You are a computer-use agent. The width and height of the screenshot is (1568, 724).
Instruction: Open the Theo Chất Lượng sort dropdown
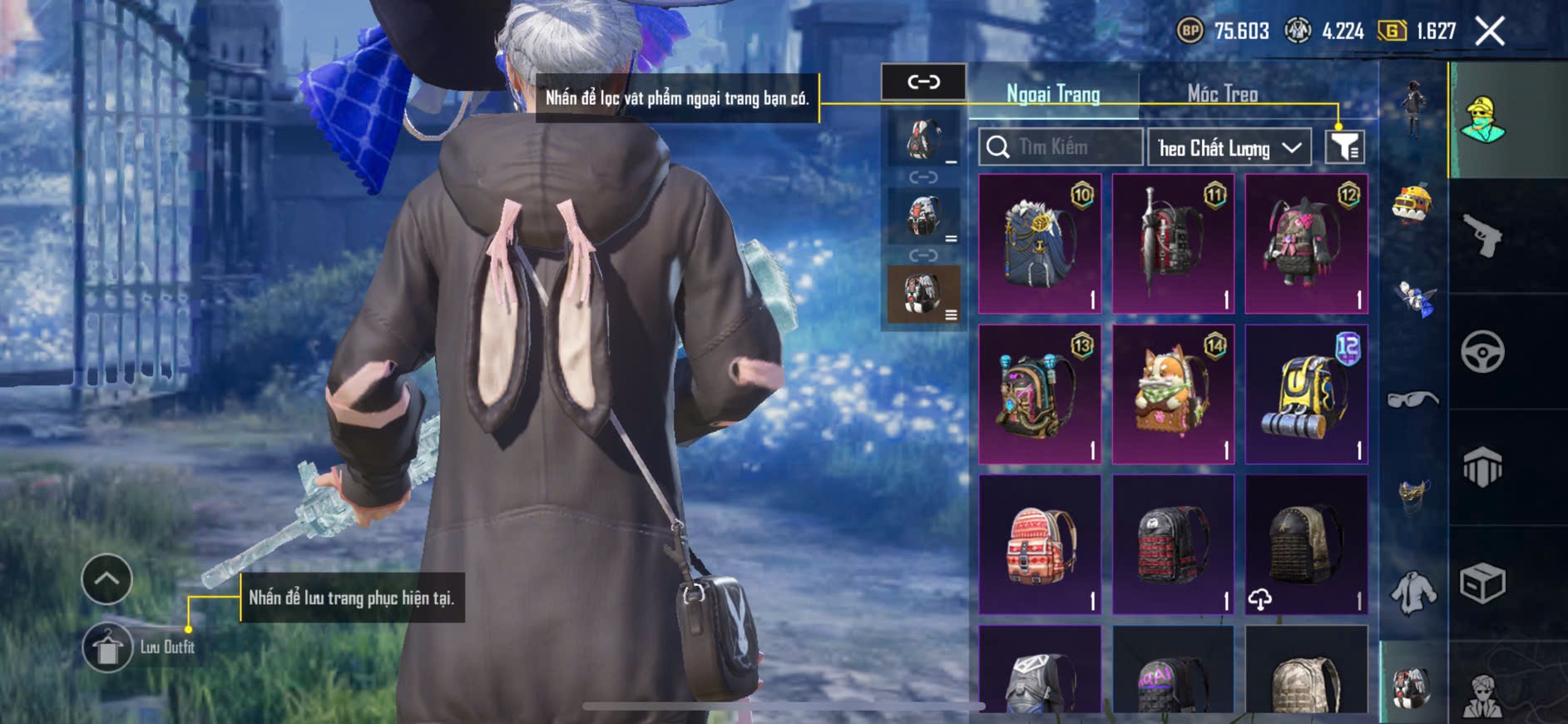pos(1229,148)
